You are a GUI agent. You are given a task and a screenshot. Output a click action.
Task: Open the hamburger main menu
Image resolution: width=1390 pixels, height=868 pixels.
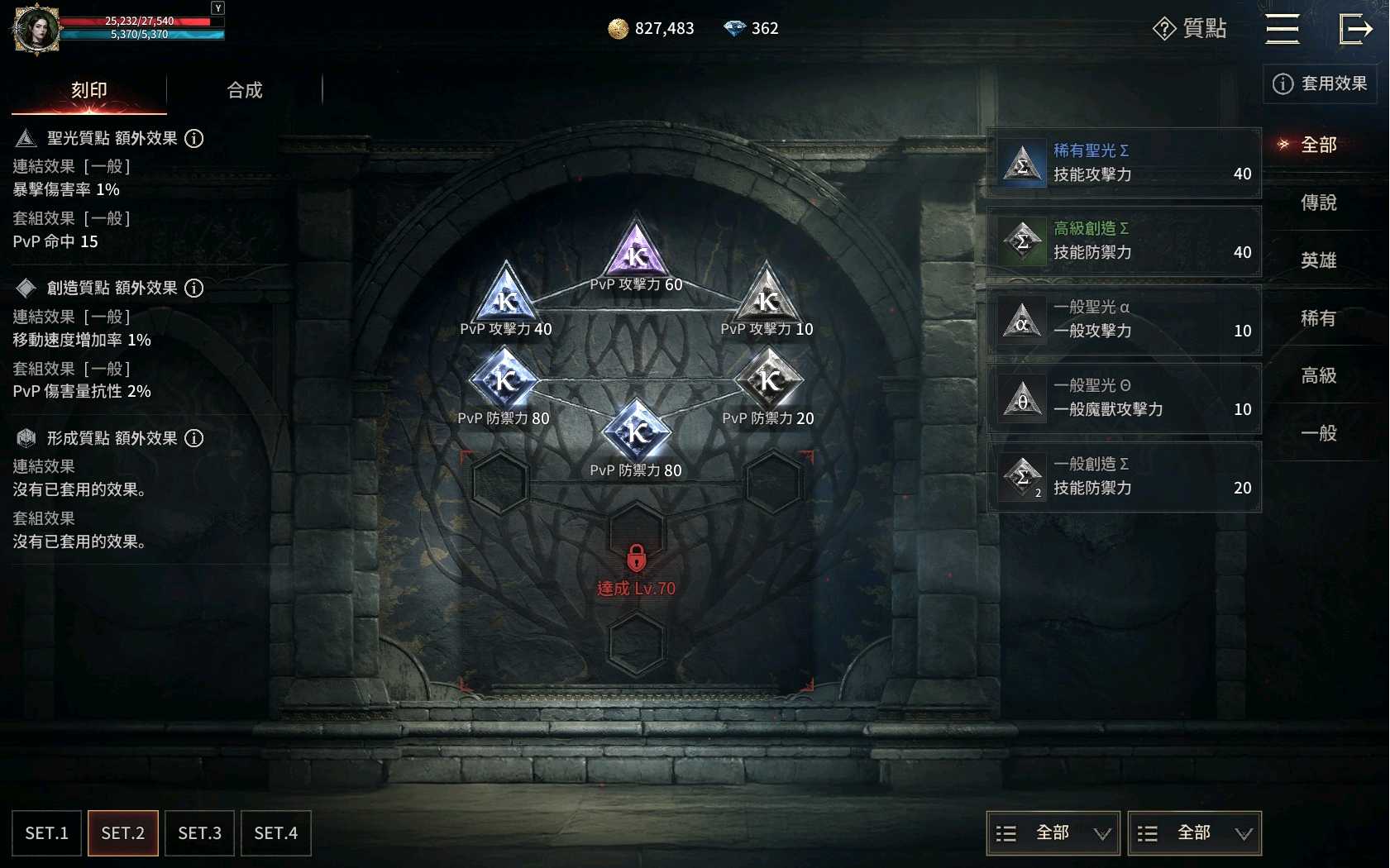1282,29
